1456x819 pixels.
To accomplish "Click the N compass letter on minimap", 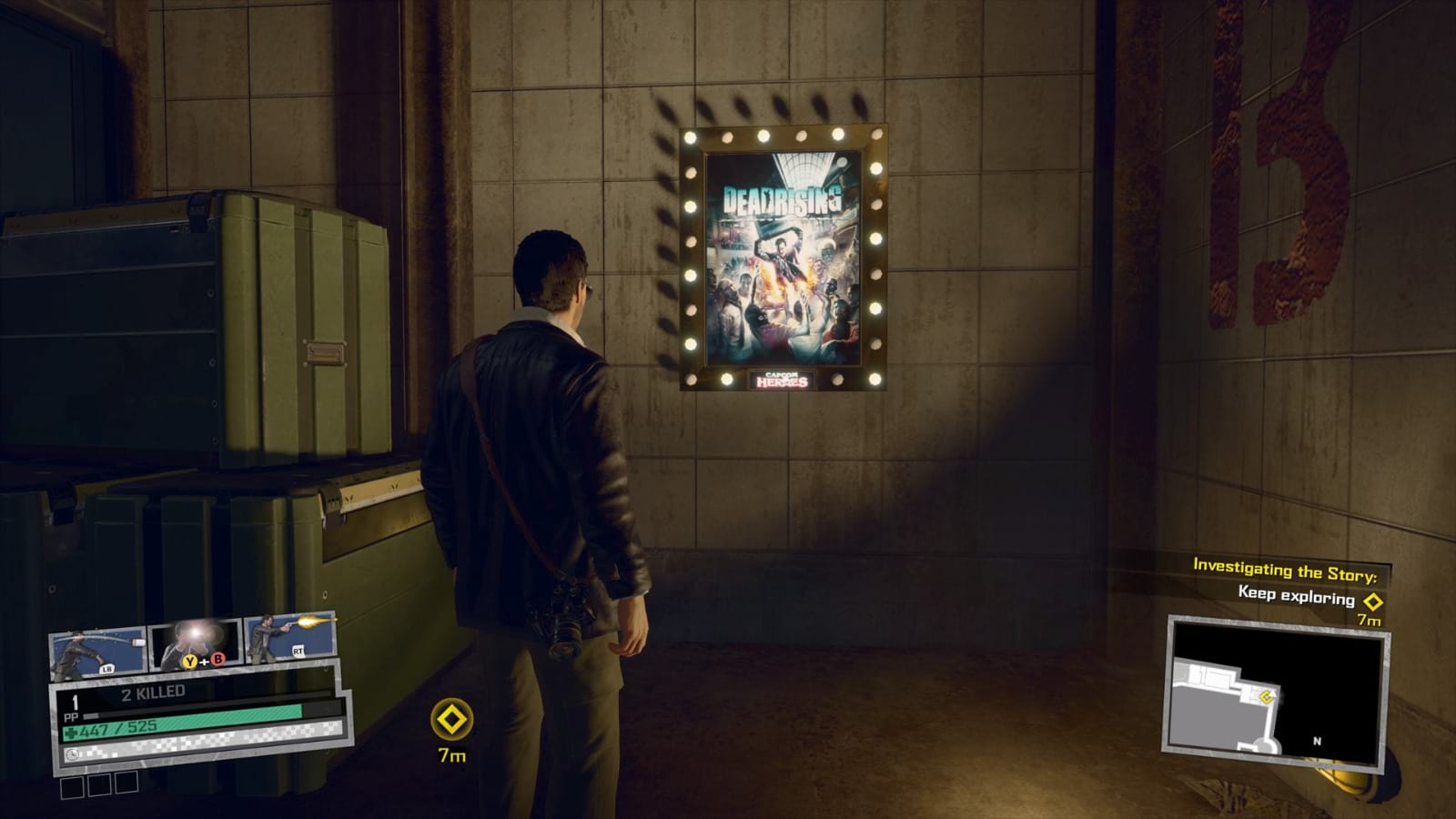I will [x=1317, y=741].
